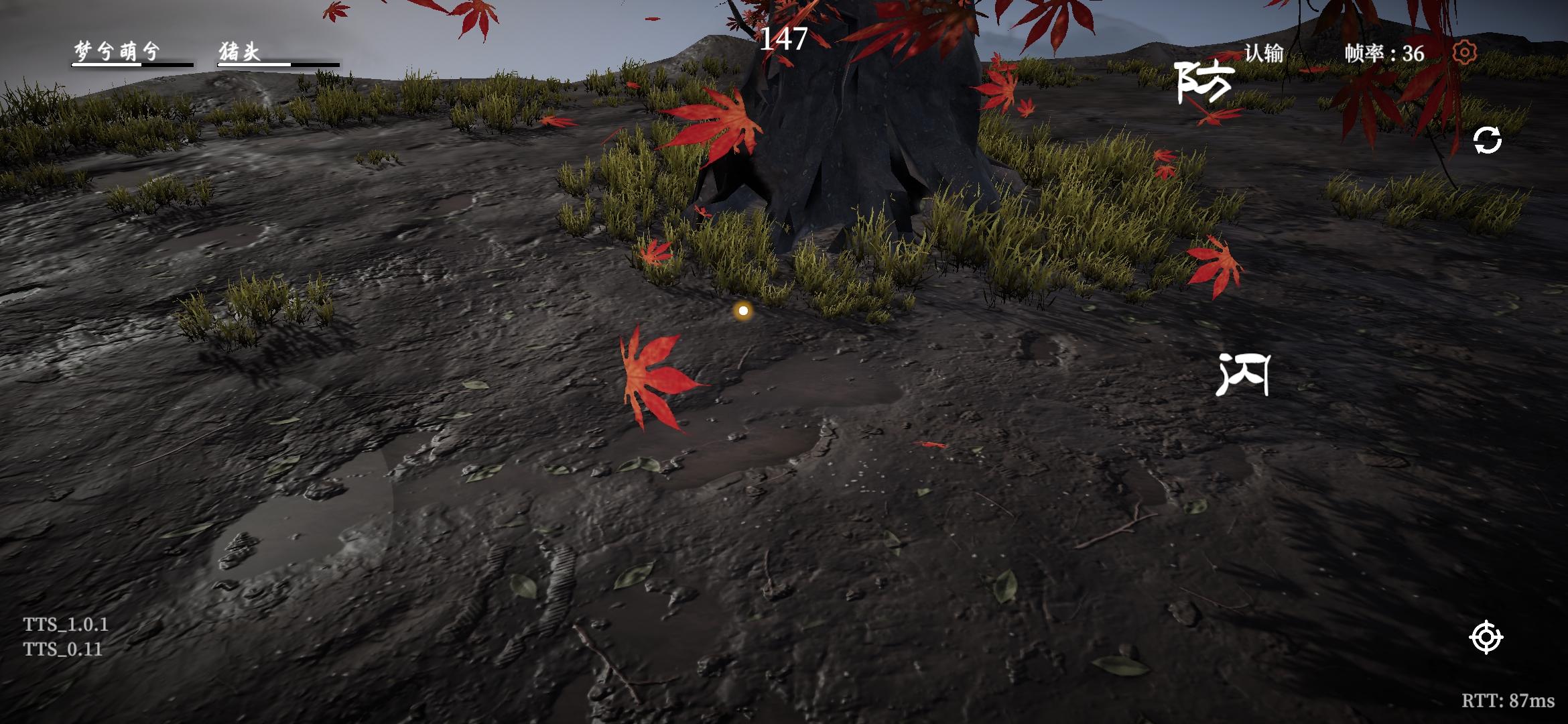Viewport: 1568px width, 724px height.
Task: Toggle camera view with the circular arrows icon
Action: [1488, 141]
